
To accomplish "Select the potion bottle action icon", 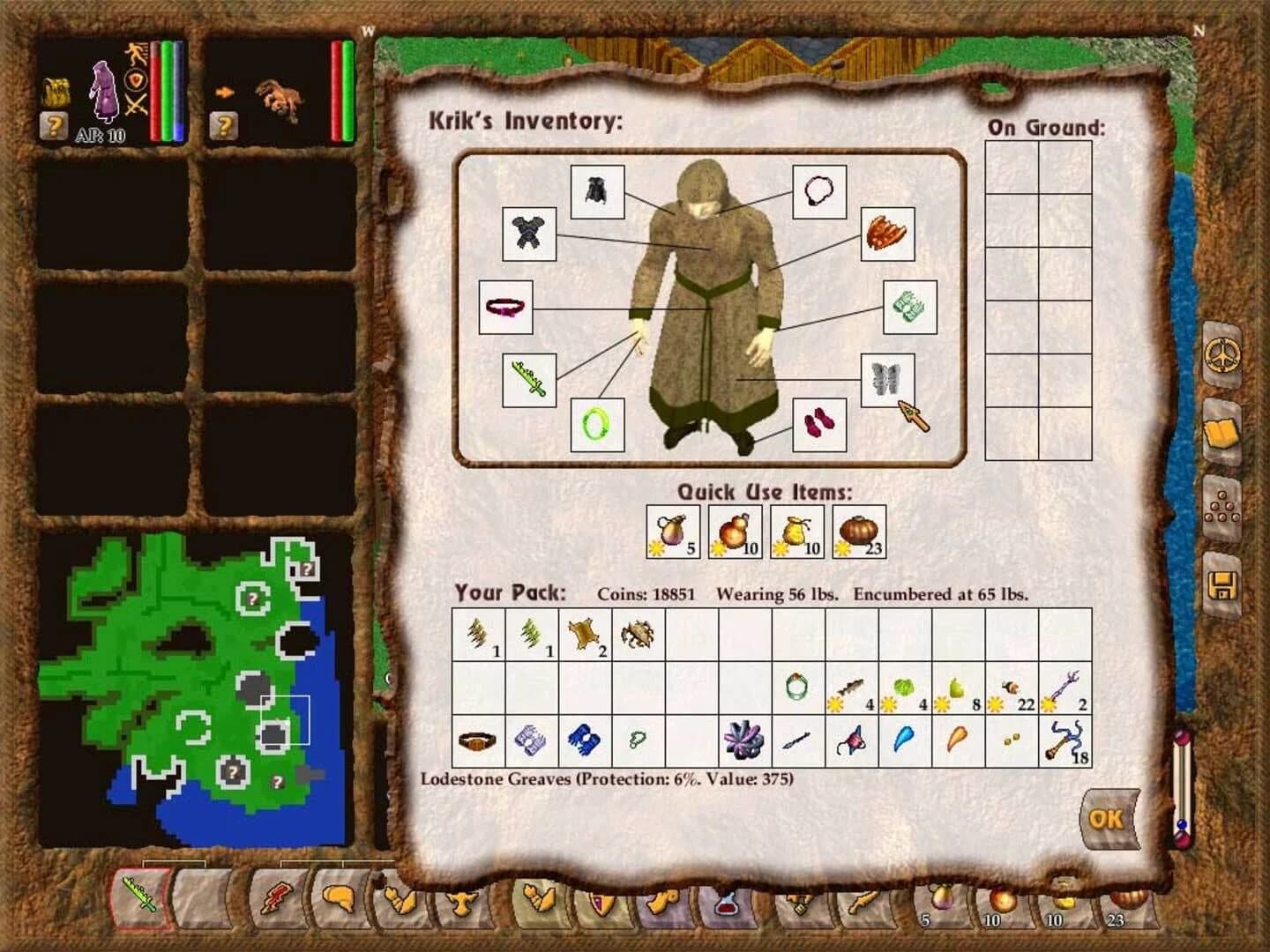I will pos(727,906).
